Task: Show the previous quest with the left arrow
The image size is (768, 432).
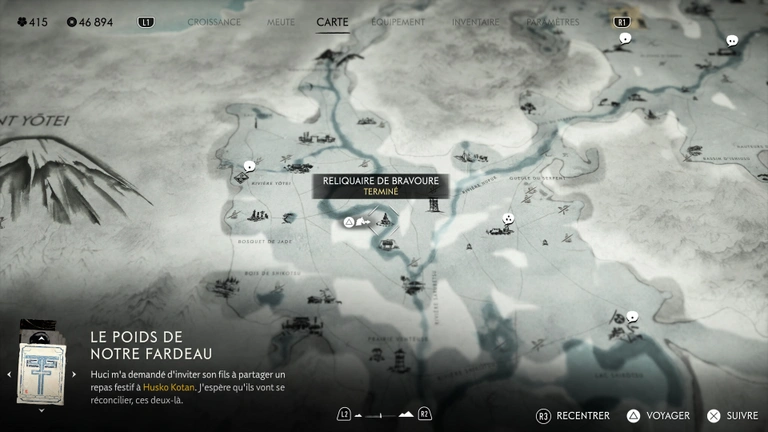Action: tap(9, 374)
